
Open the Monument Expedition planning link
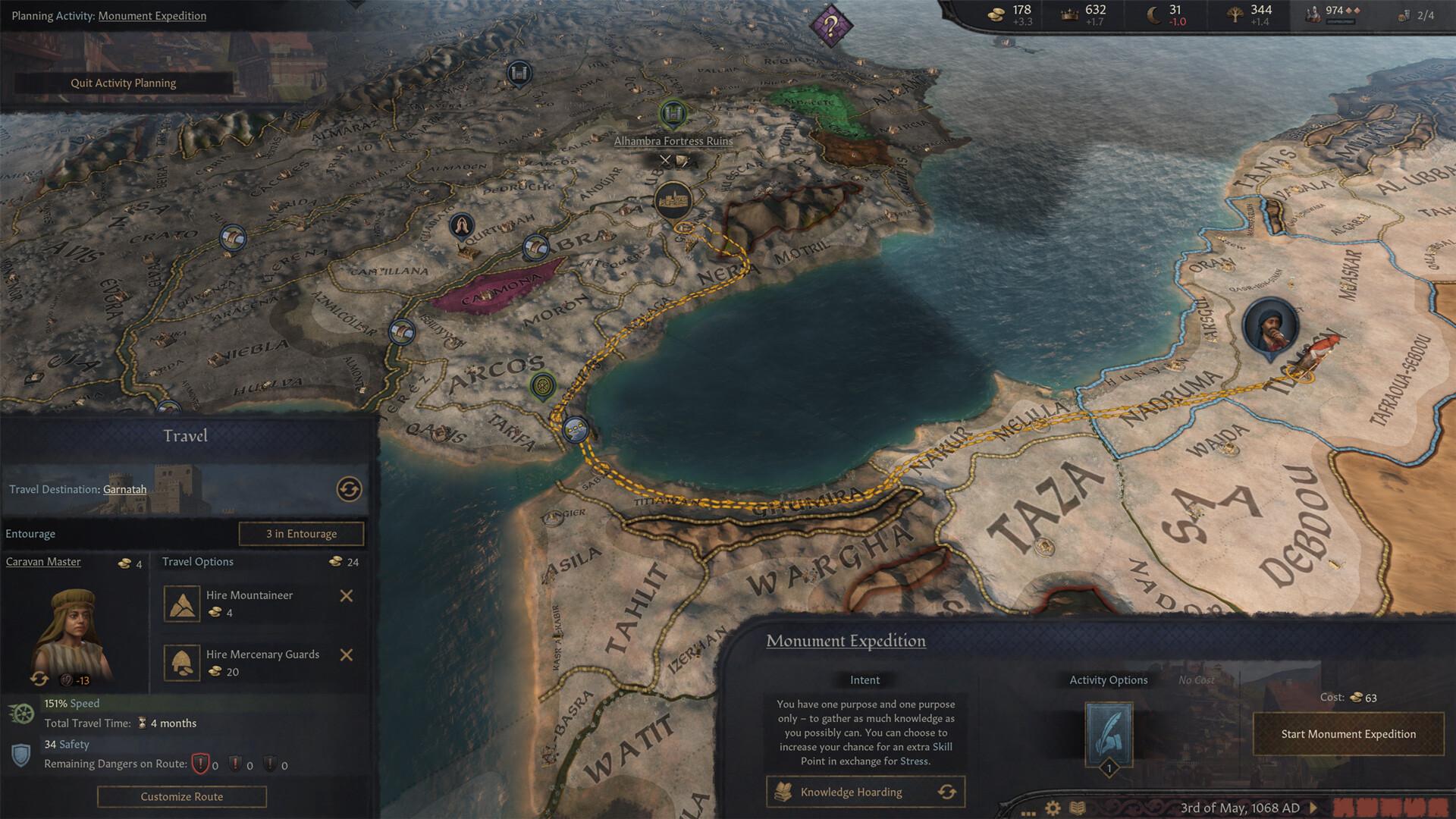pyautogui.click(x=152, y=15)
